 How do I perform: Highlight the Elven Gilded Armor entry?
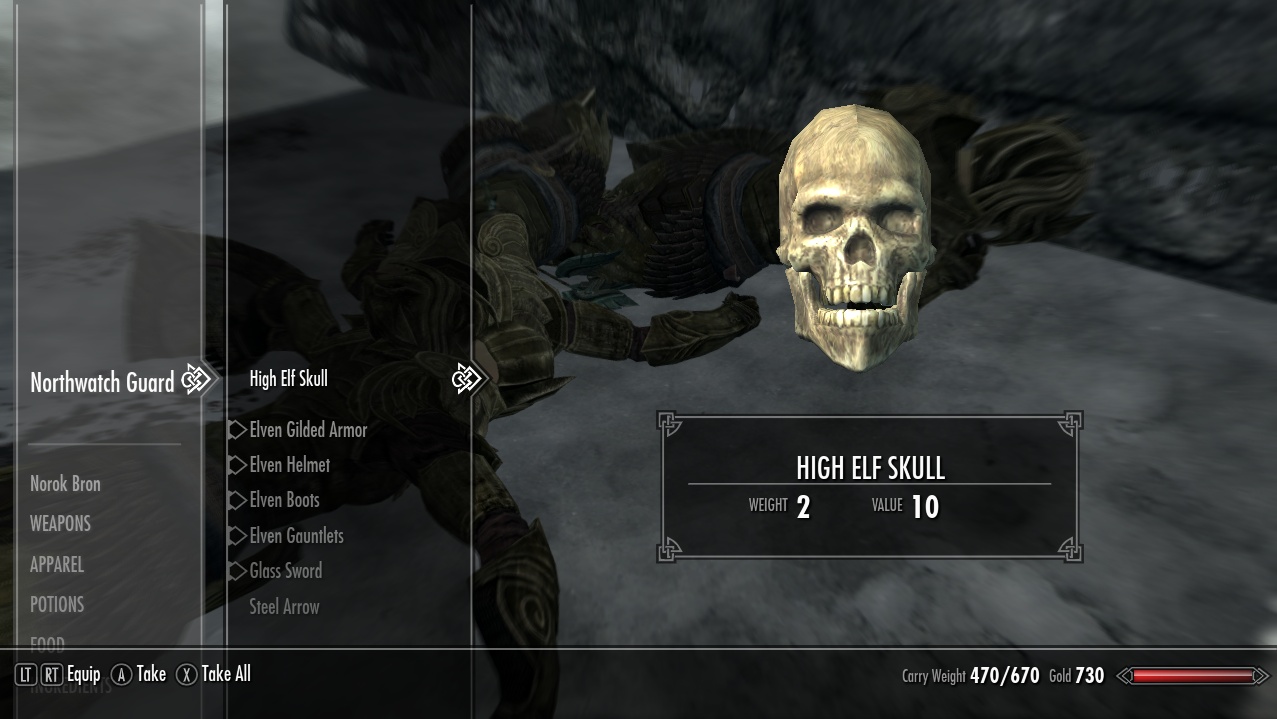point(308,430)
